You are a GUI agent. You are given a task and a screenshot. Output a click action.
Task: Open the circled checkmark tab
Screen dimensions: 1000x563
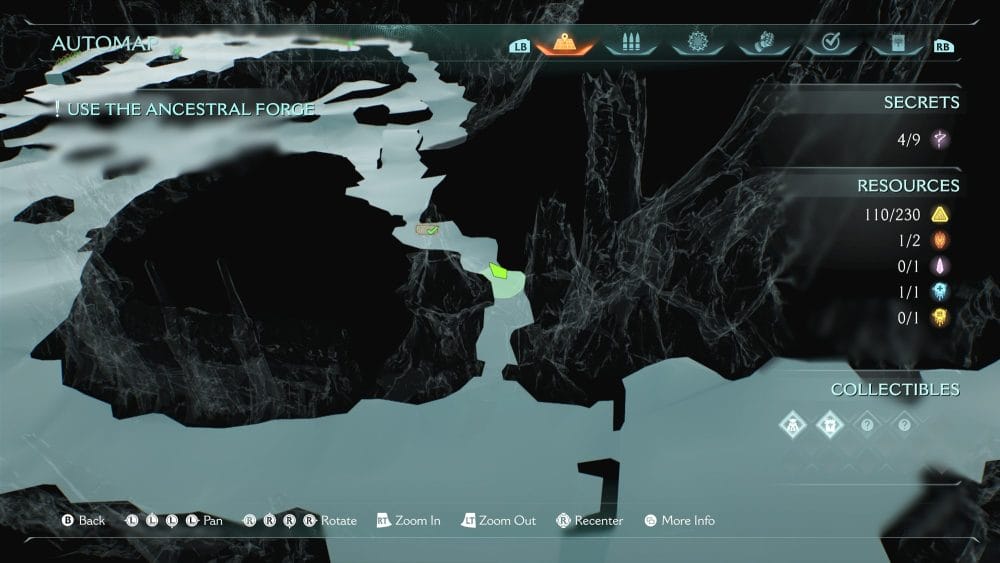pyautogui.click(x=828, y=43)
